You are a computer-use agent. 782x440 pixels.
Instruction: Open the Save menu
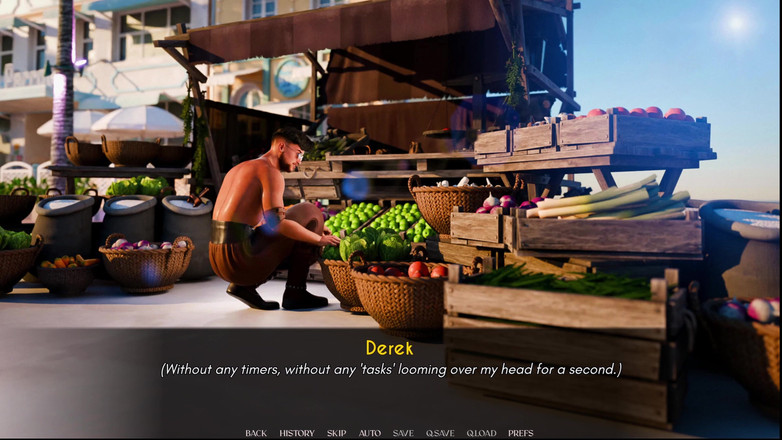[x=403, y=433]
